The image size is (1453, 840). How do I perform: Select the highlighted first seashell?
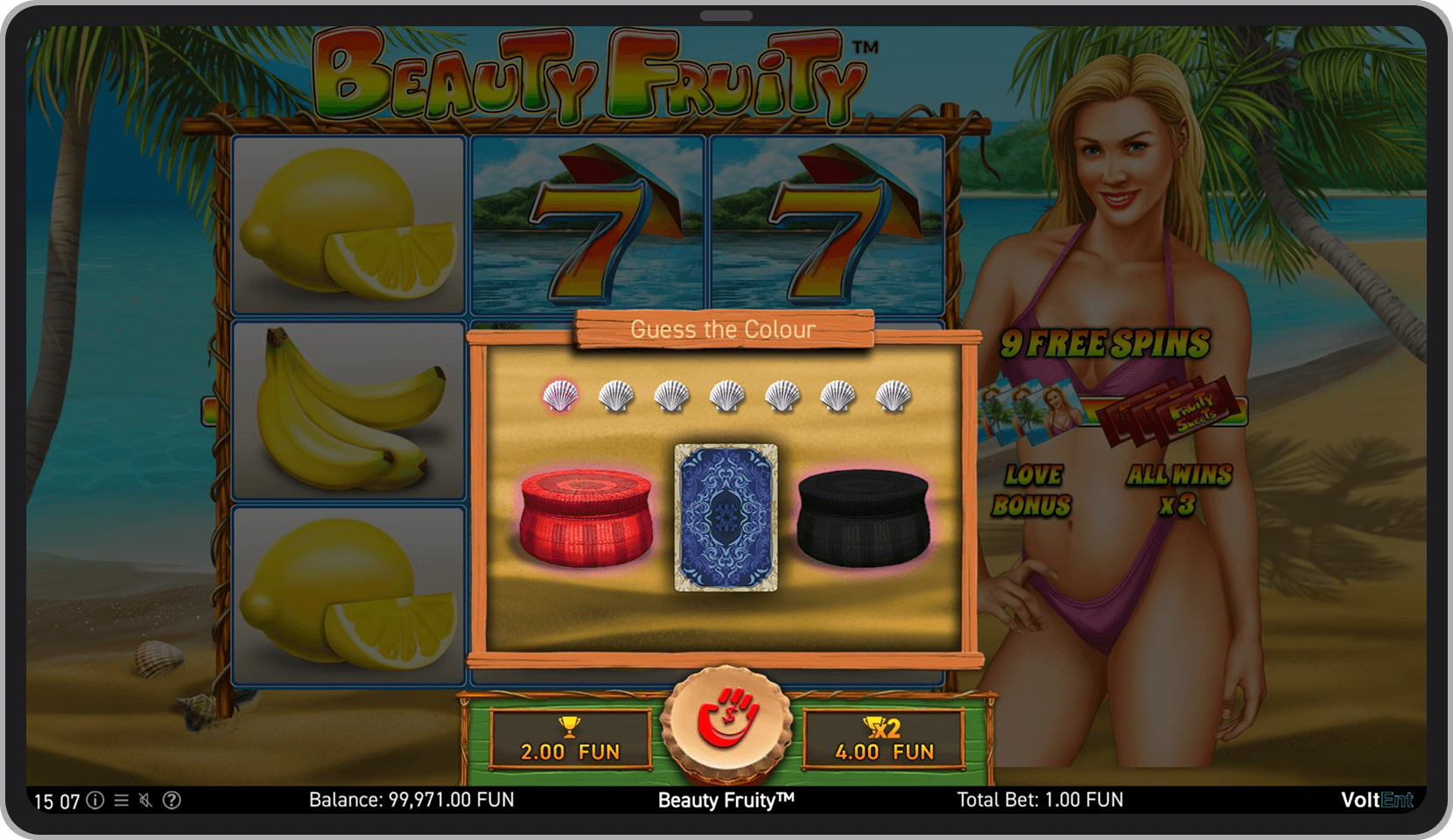(x=558, y=396)
